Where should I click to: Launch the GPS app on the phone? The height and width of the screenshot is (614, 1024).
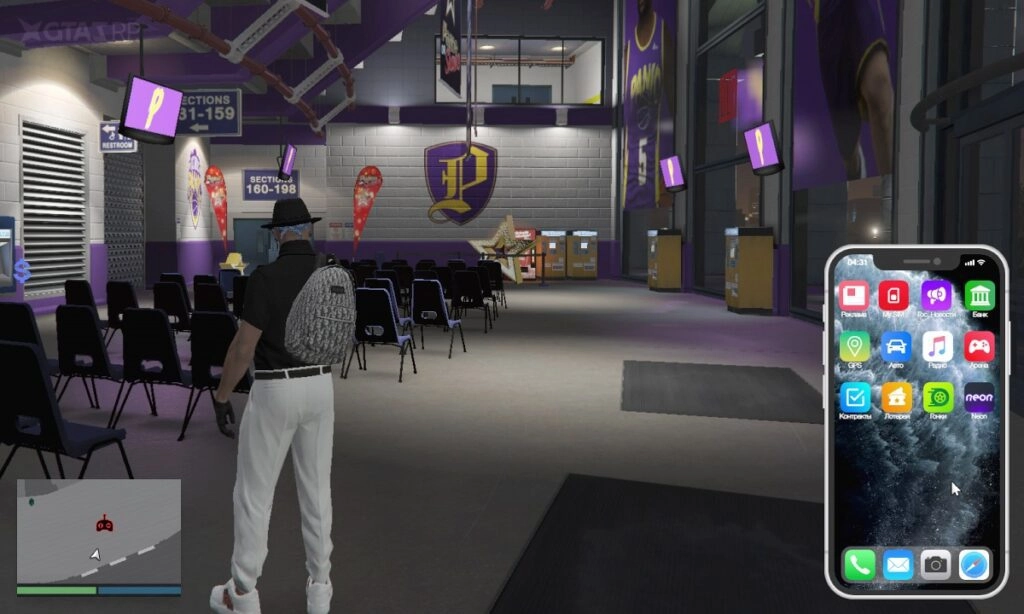(x=854, y=346)
